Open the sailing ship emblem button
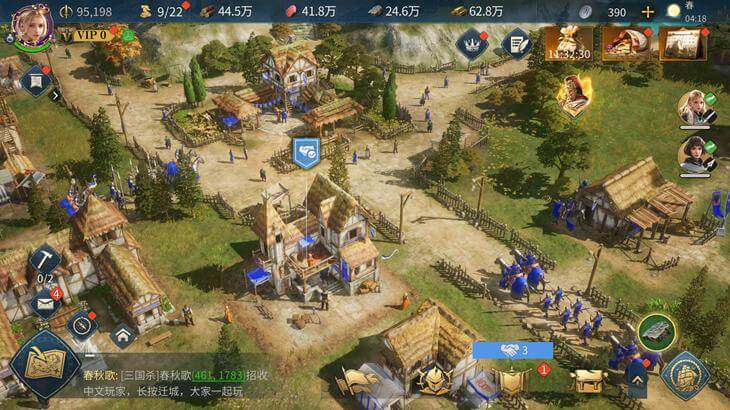 tap(686, 374)
